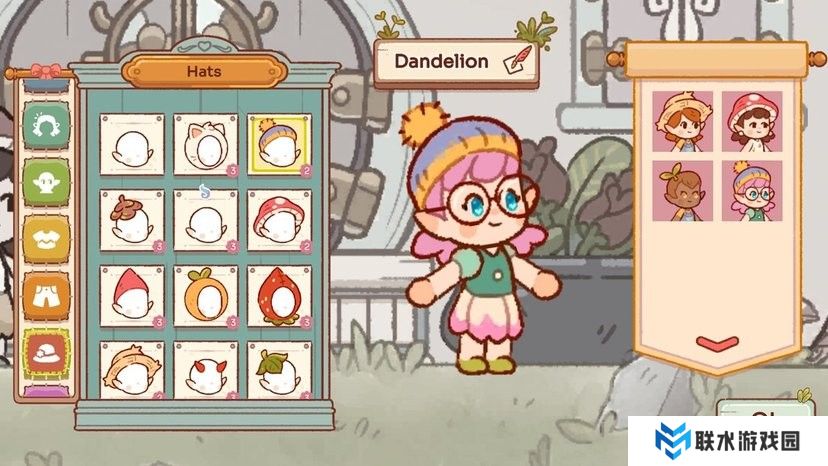Load the mushroom hat character preset
The height and width of the screenshot is (466, 828).
click(751, 121)
